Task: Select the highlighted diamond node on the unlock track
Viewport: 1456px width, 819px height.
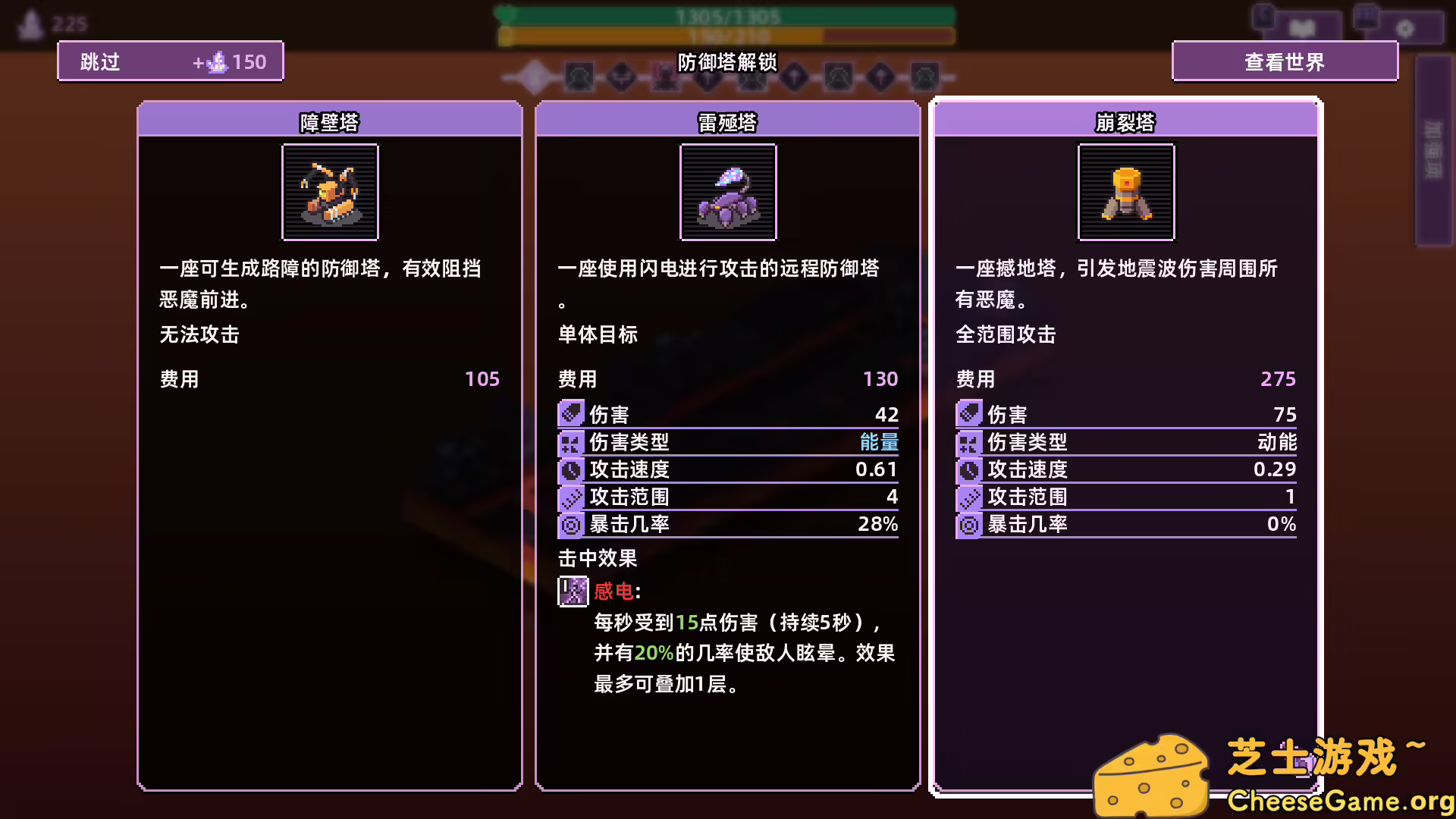Action: [535, 77]
